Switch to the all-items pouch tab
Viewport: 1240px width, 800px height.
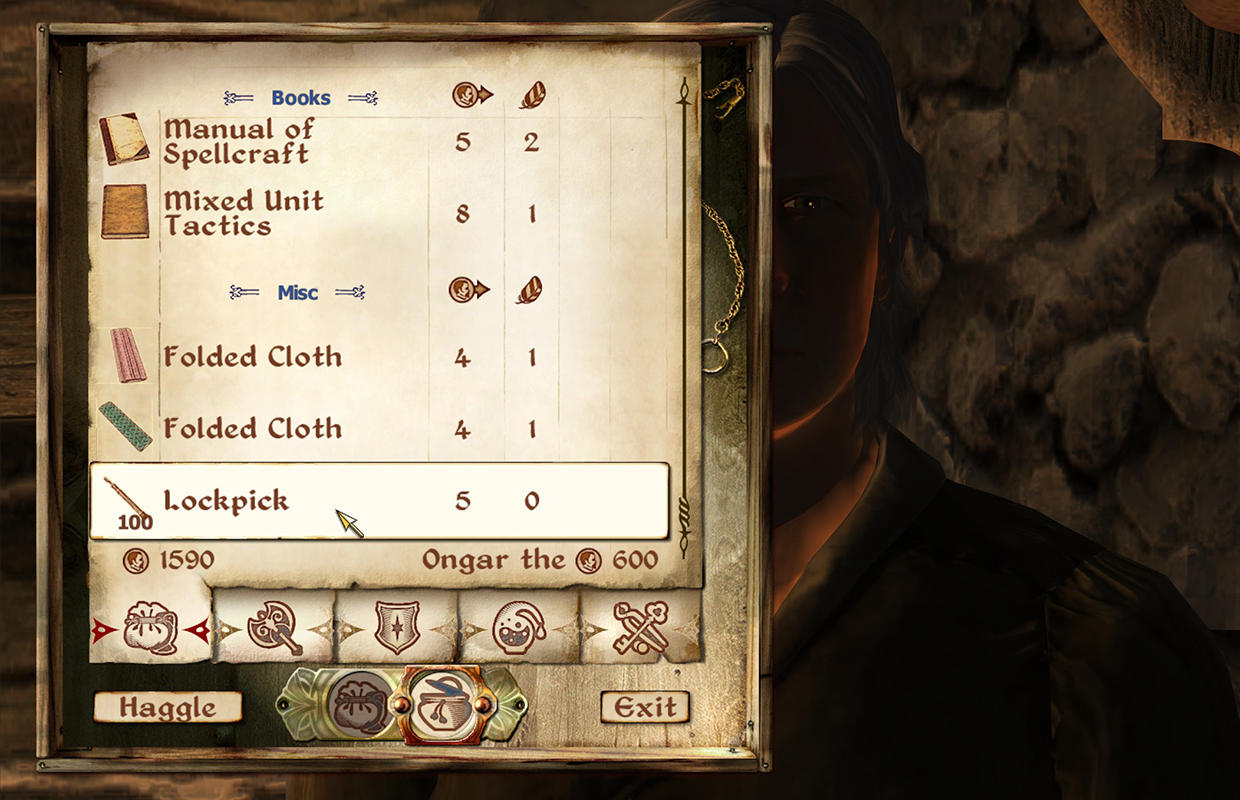[x=151, y=629]
